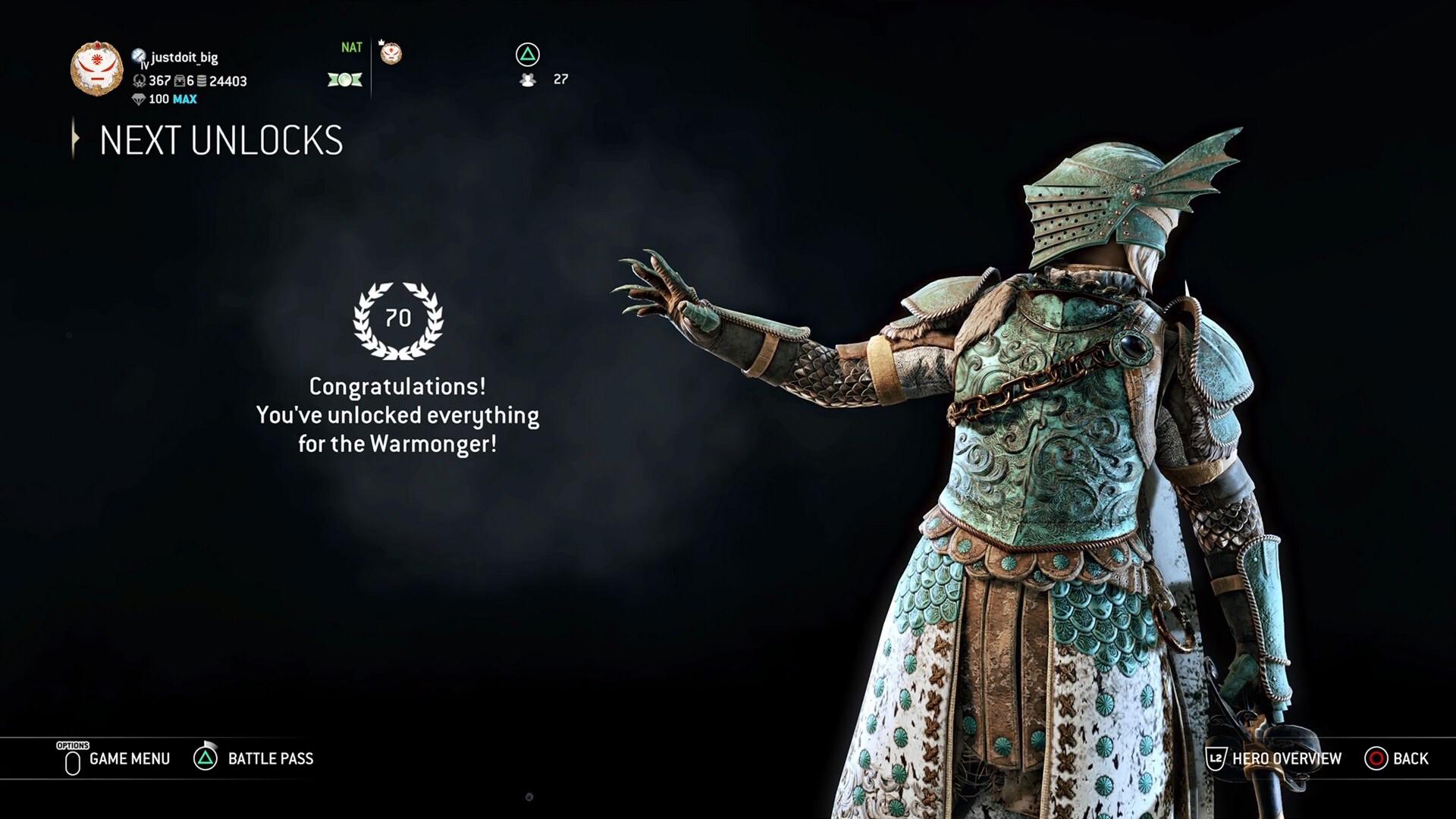Click the small crowned faction crest near NAT
Viewport: 1456px width, 819px height.
click(x=390, y=52)
